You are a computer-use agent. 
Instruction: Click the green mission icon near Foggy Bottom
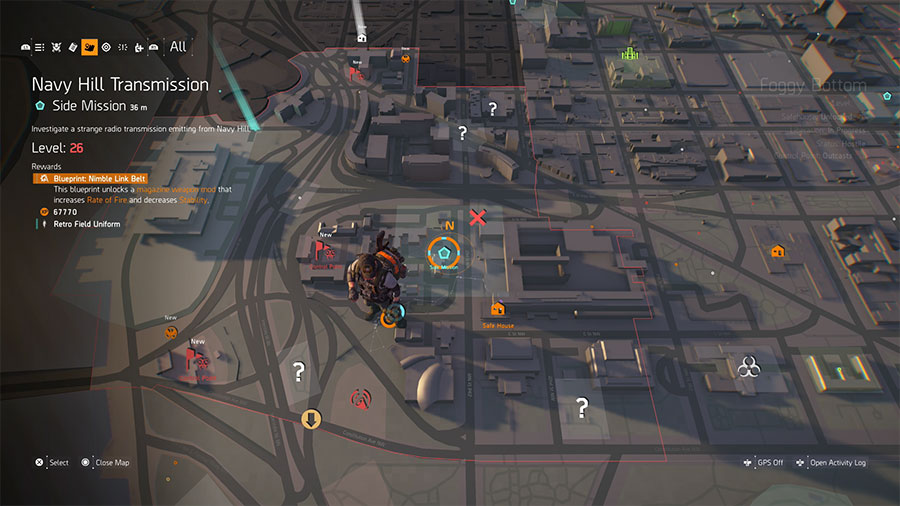(630, 53)
